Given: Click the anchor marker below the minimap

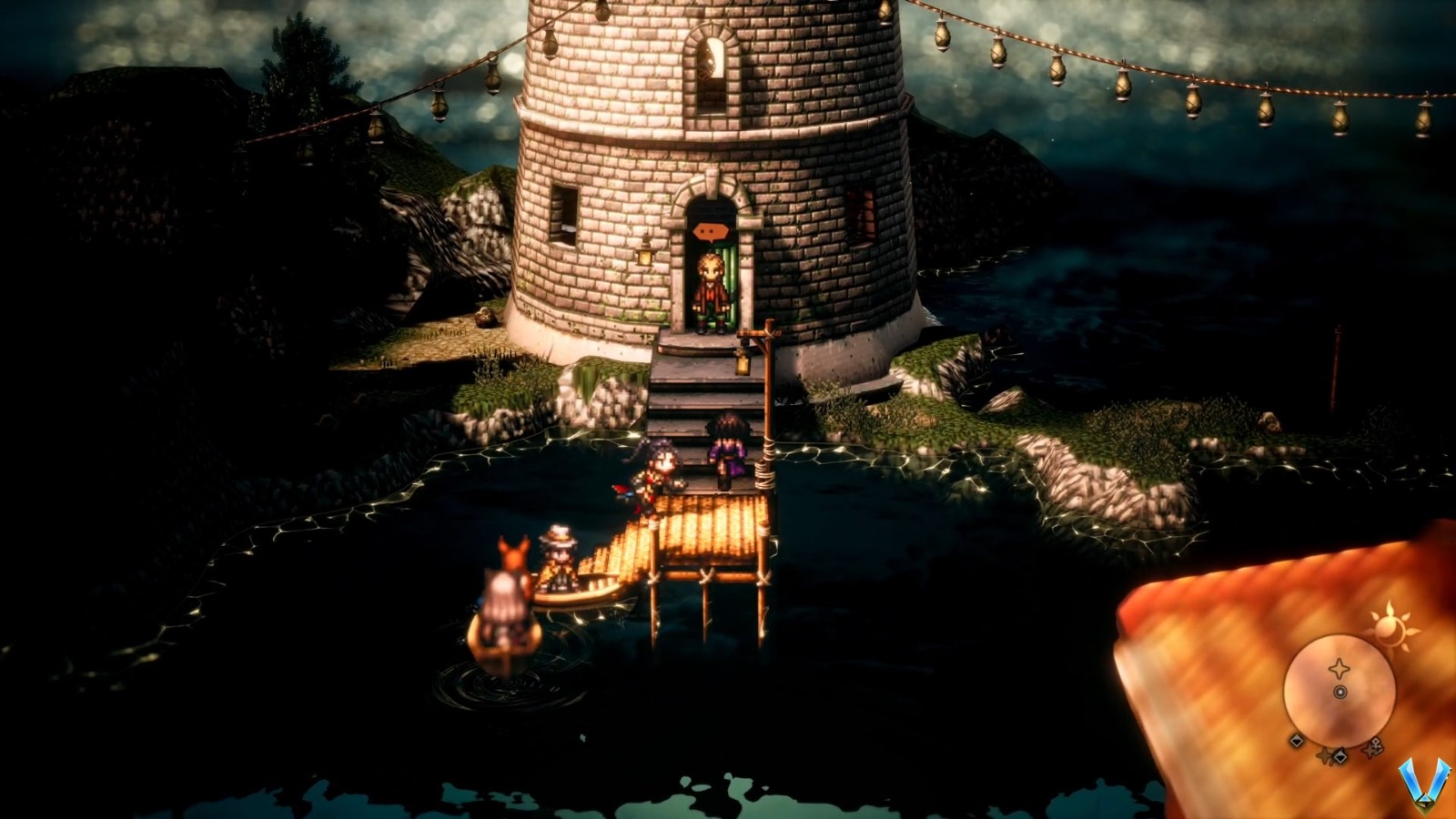Looking at the screenshot, I should [x=1377, y=743].
